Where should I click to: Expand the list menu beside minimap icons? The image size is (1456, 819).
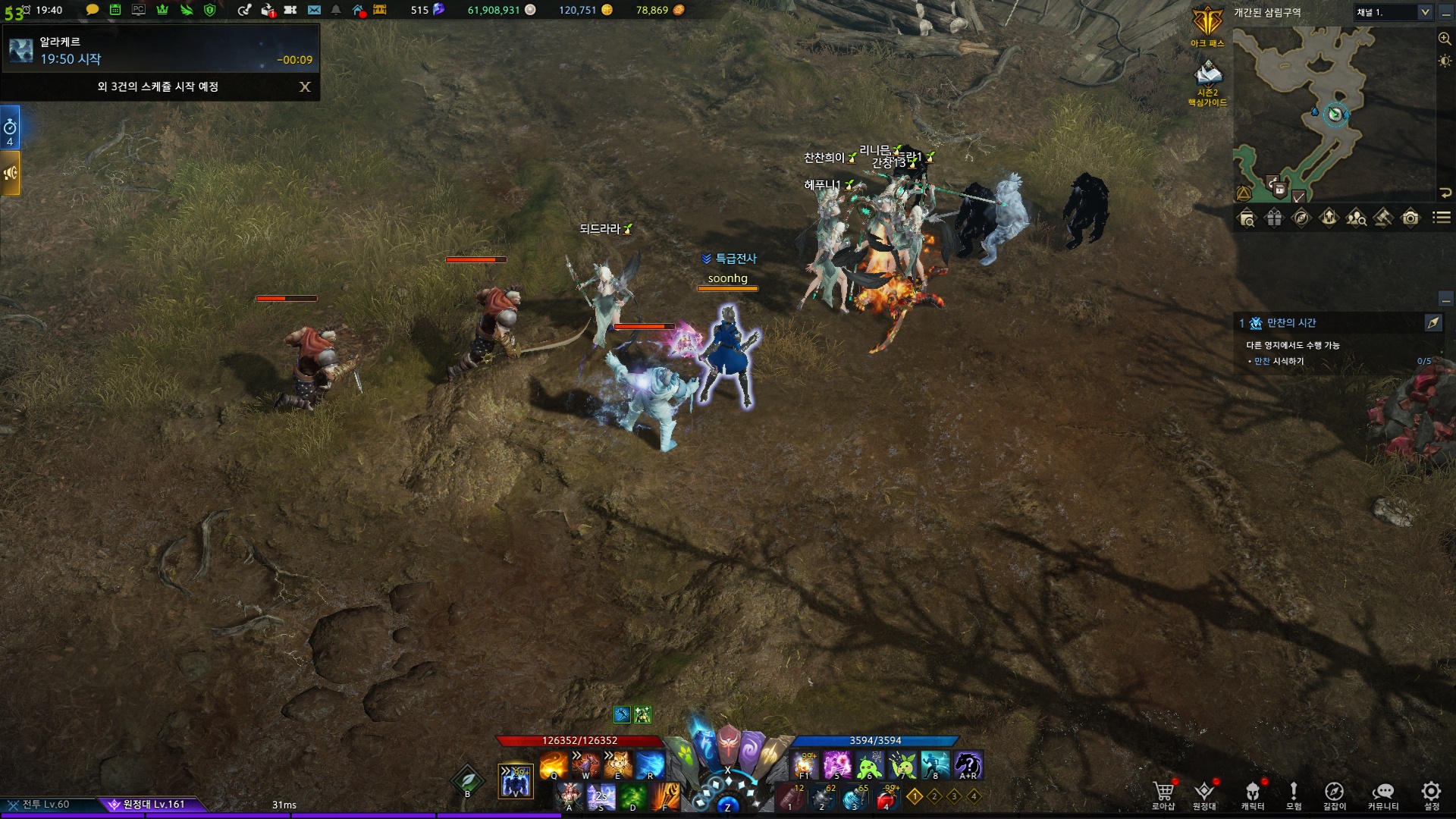pyautogui.click(x=1441, y=218)
